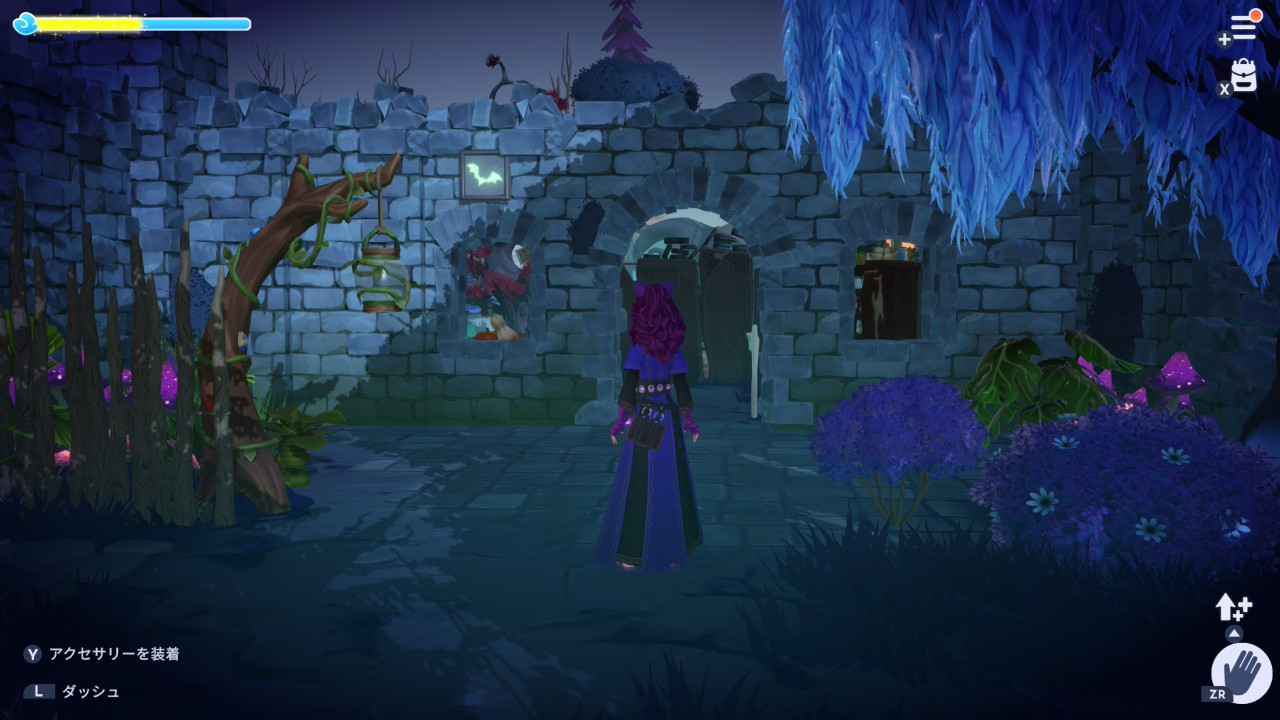Select the hand tool circle icon
This screenshot has height=720, width=1280.
pos(1241,671)
